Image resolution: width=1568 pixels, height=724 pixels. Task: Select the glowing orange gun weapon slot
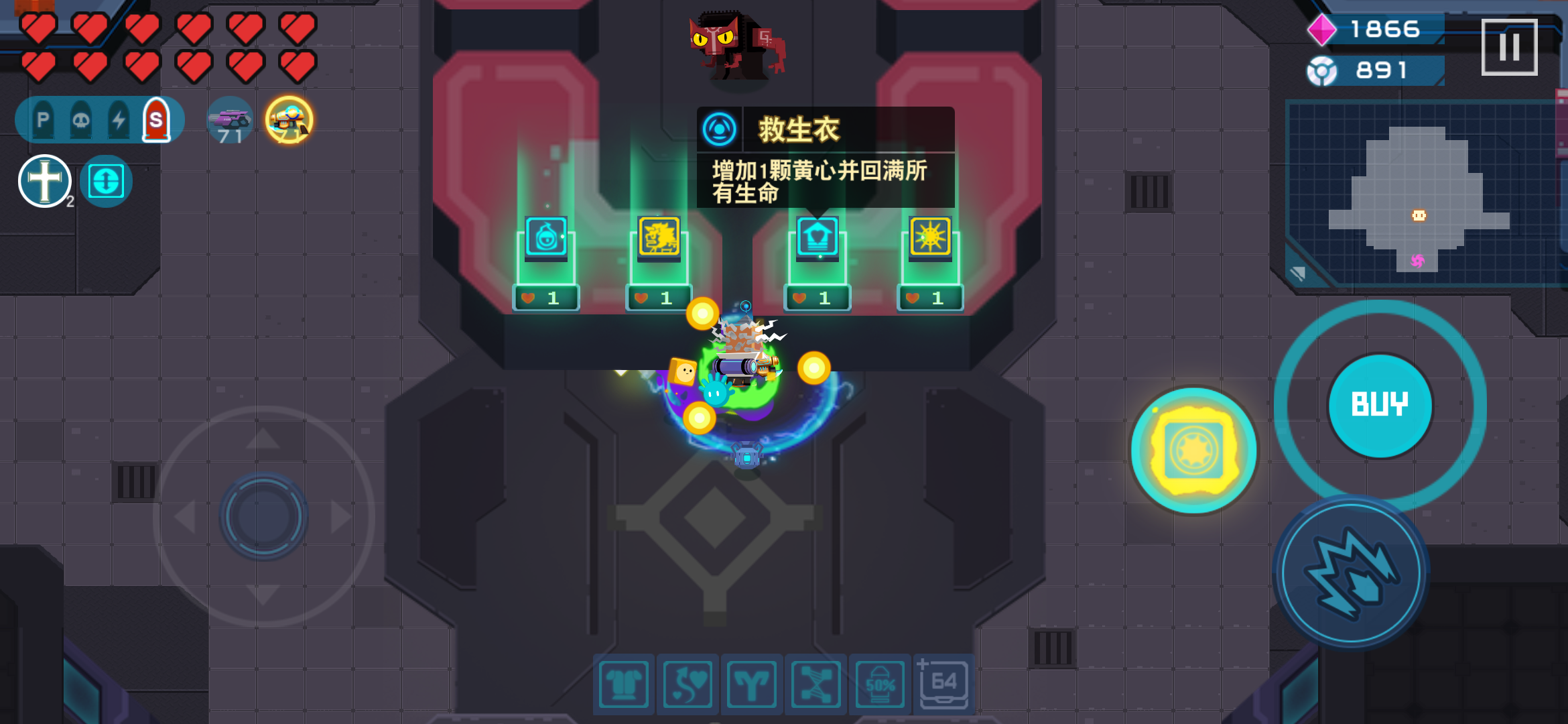pyautogui.click(x=289, y=119)
